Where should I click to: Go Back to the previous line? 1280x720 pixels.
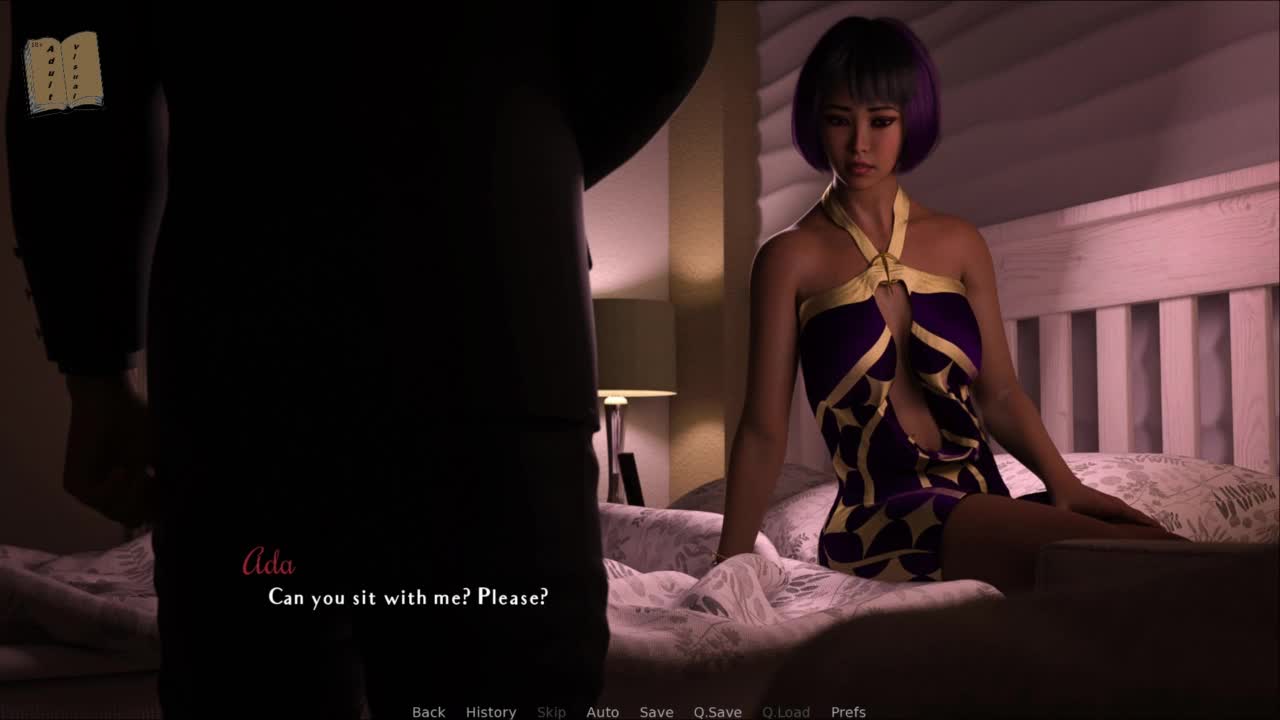tap(428, 712)
